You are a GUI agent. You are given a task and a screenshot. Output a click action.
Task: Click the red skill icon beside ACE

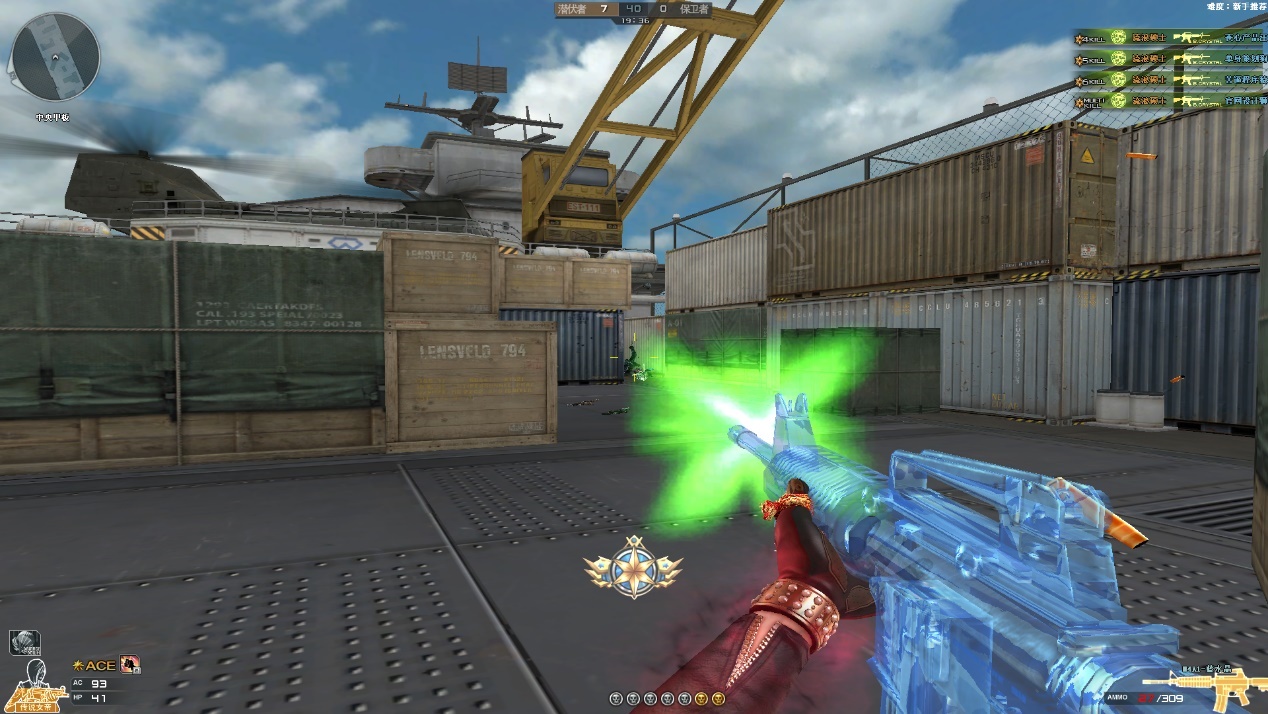[x=129, y=664]
